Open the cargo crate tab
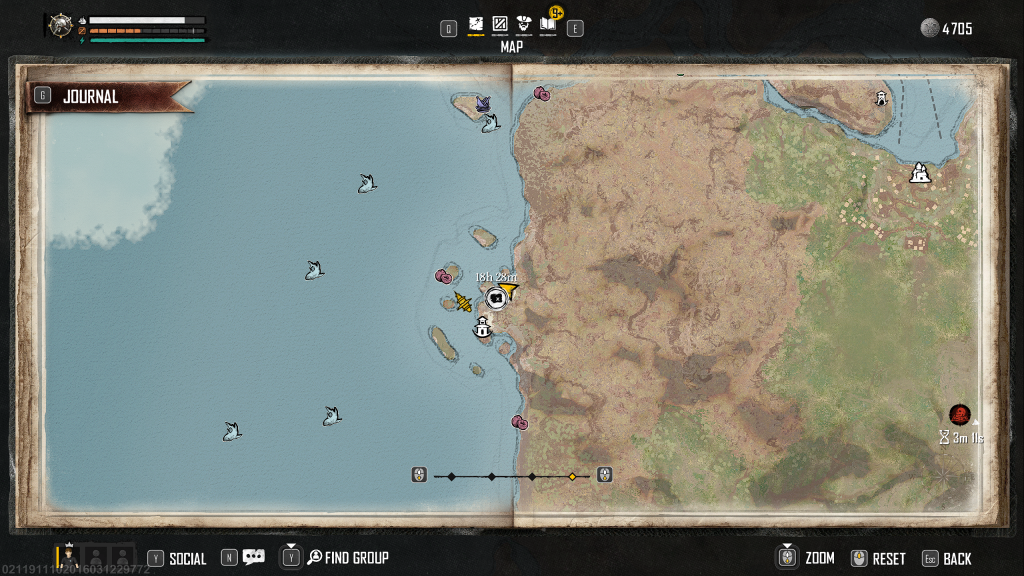Image resolution: width=1024 pixels, height=576 pixels. point(500,24)
